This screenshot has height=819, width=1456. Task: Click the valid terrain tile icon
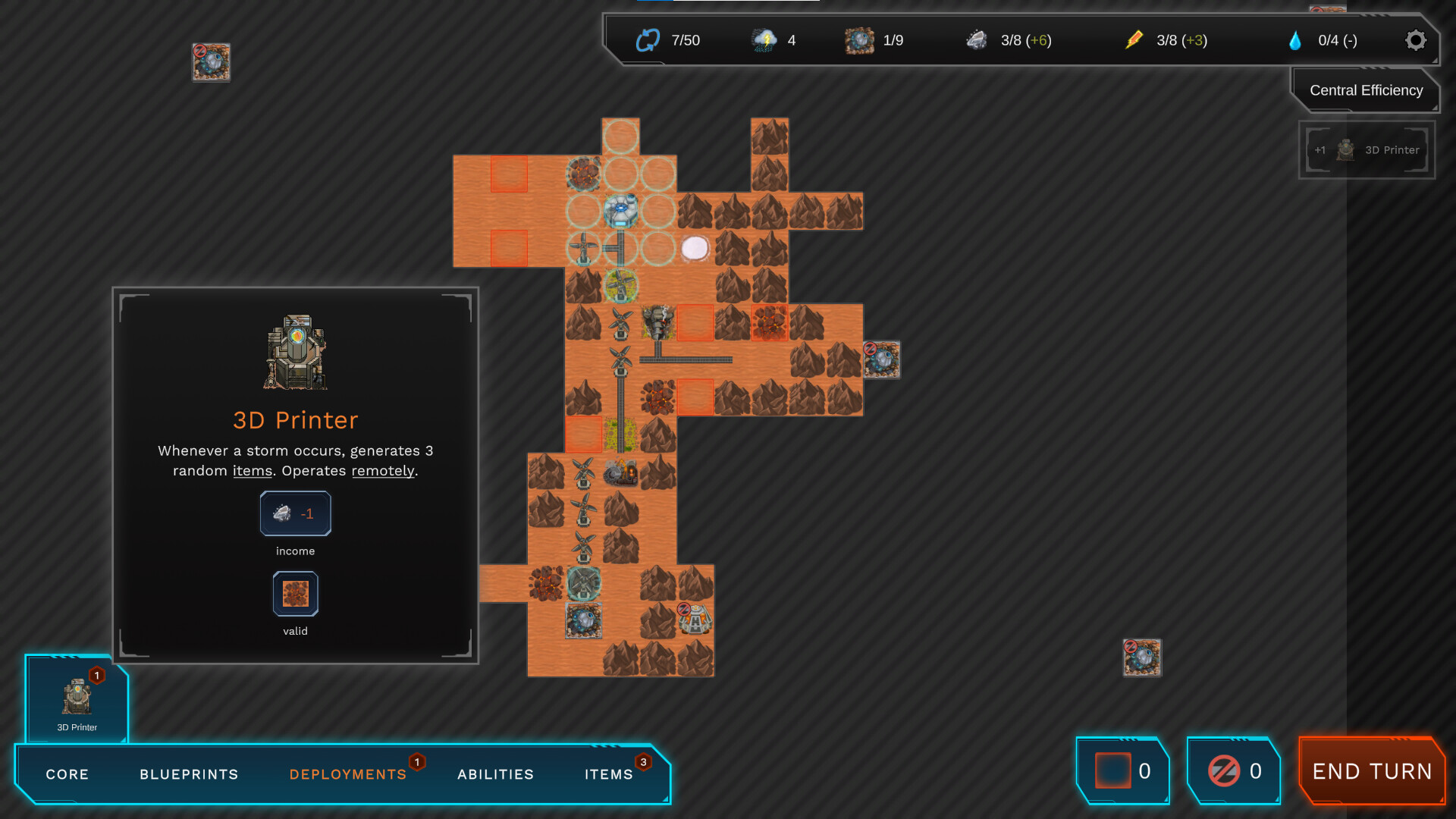pos(295,594)
